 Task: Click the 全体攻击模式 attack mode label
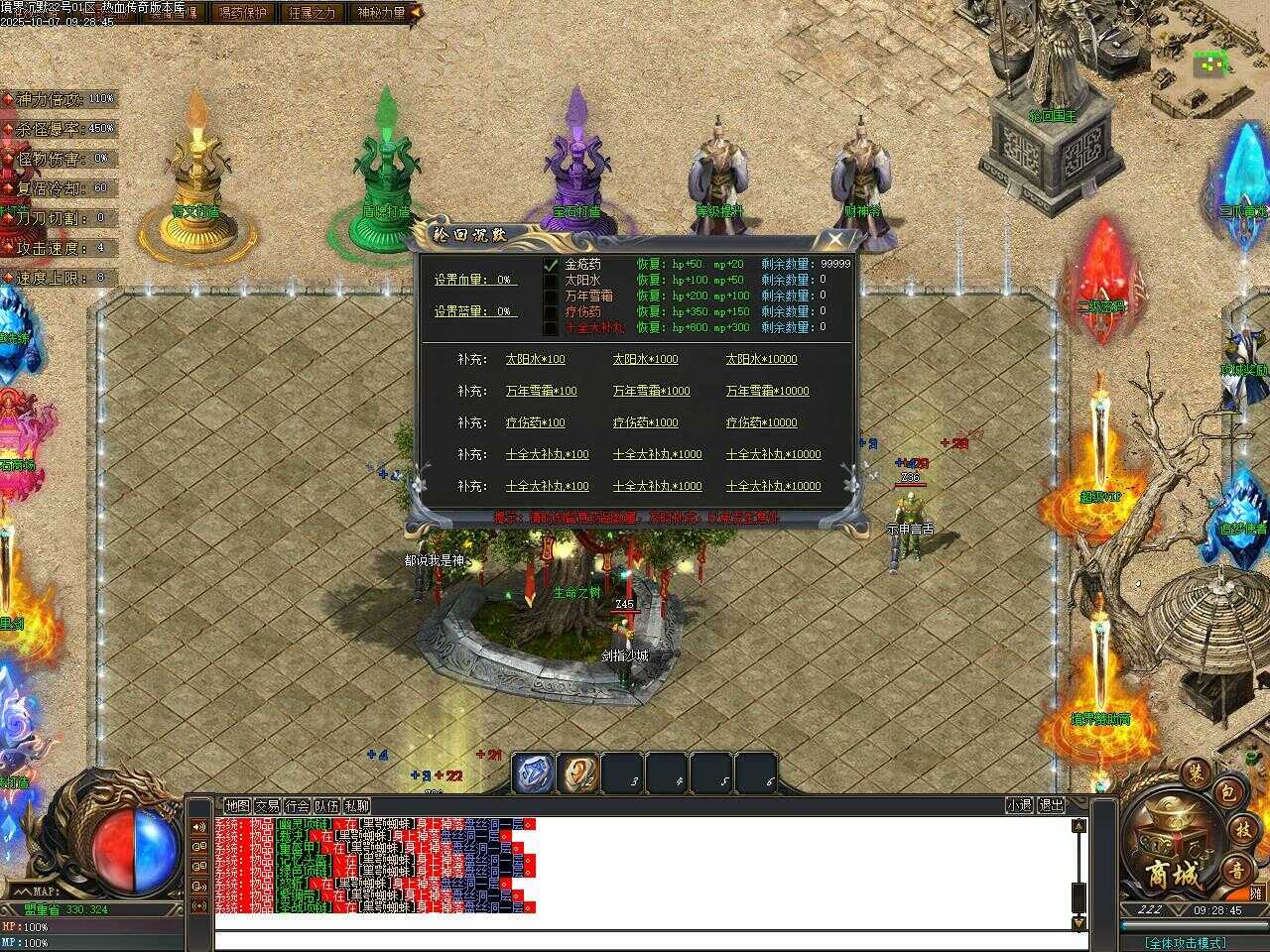(x=1184, y=942)
